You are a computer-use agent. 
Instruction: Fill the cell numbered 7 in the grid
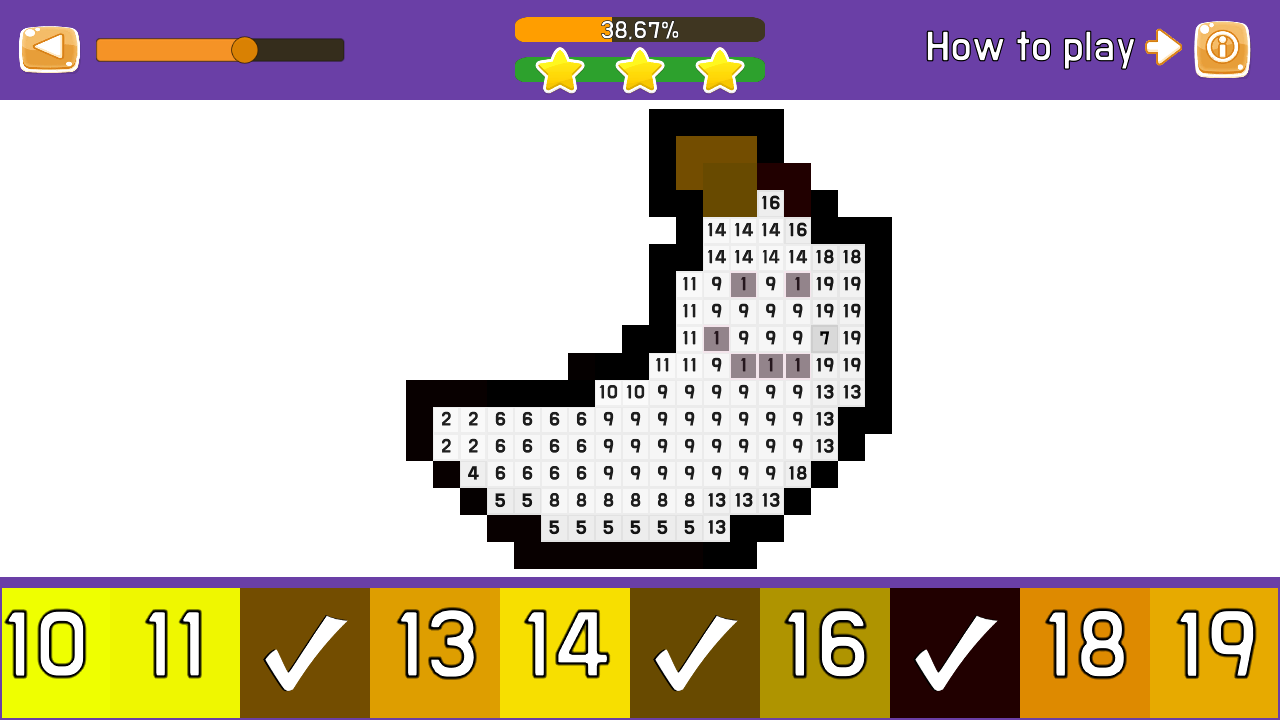click(x=825, y=339)
